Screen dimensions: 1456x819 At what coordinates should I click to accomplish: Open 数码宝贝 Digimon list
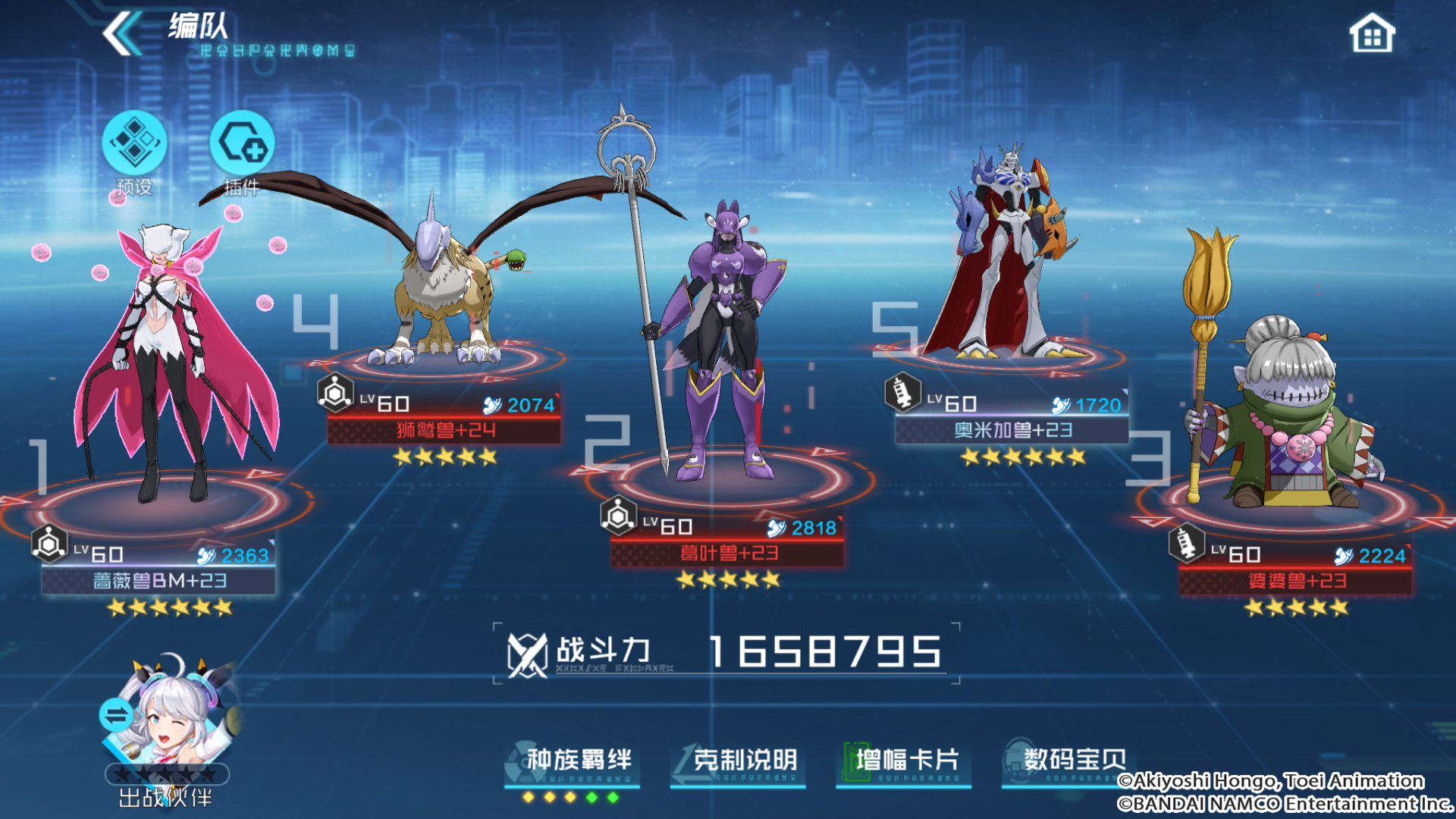(x=1069, y=761)
